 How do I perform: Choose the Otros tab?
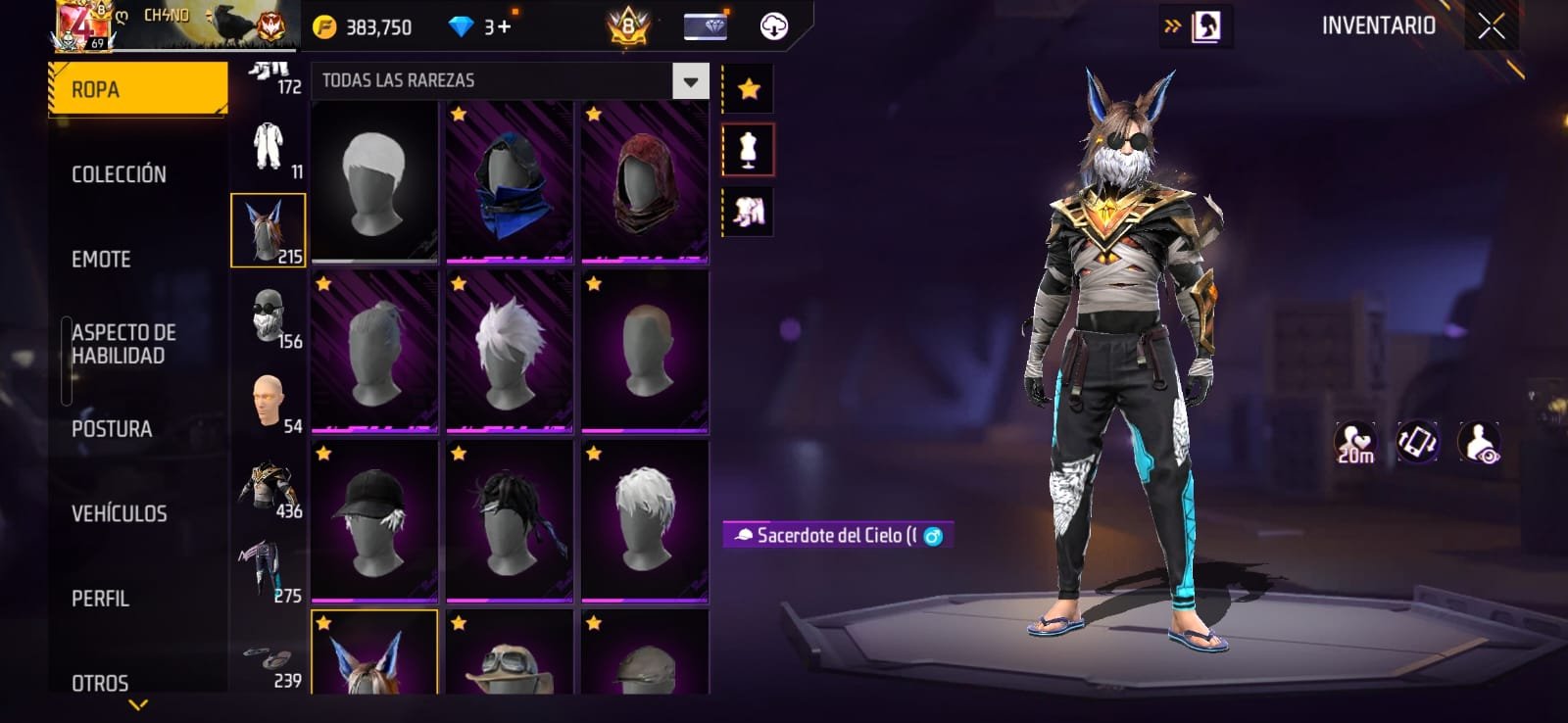100,683
